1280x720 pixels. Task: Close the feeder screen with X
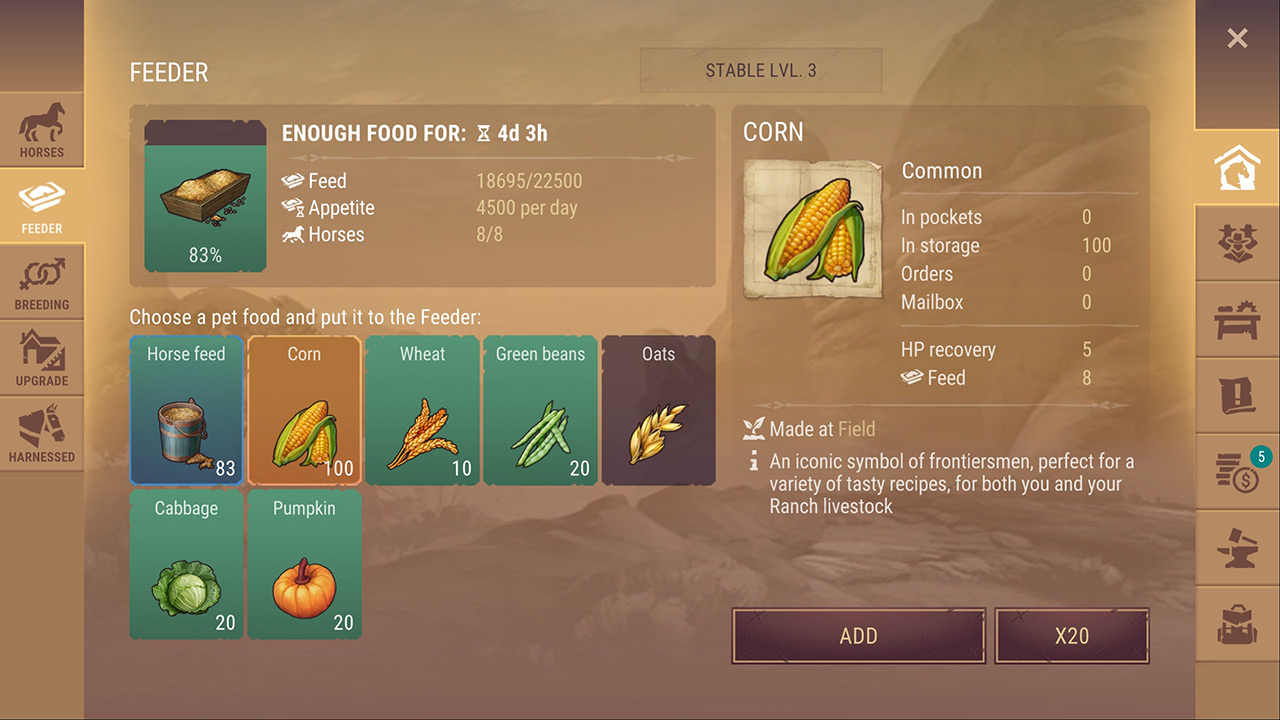[x=1237, y=39]
